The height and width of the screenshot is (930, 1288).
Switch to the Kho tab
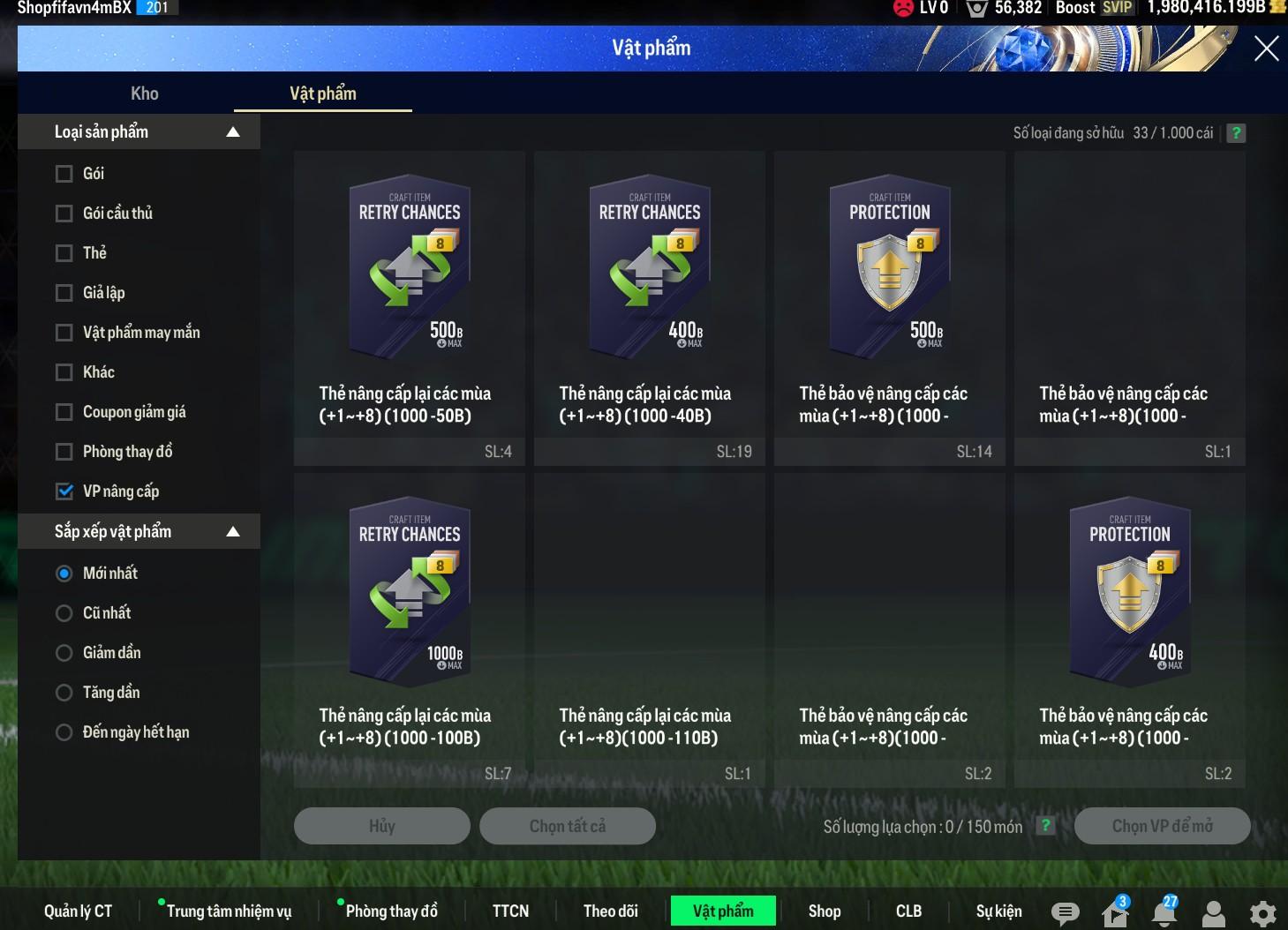pyautogui.click(x=145, y=94)
